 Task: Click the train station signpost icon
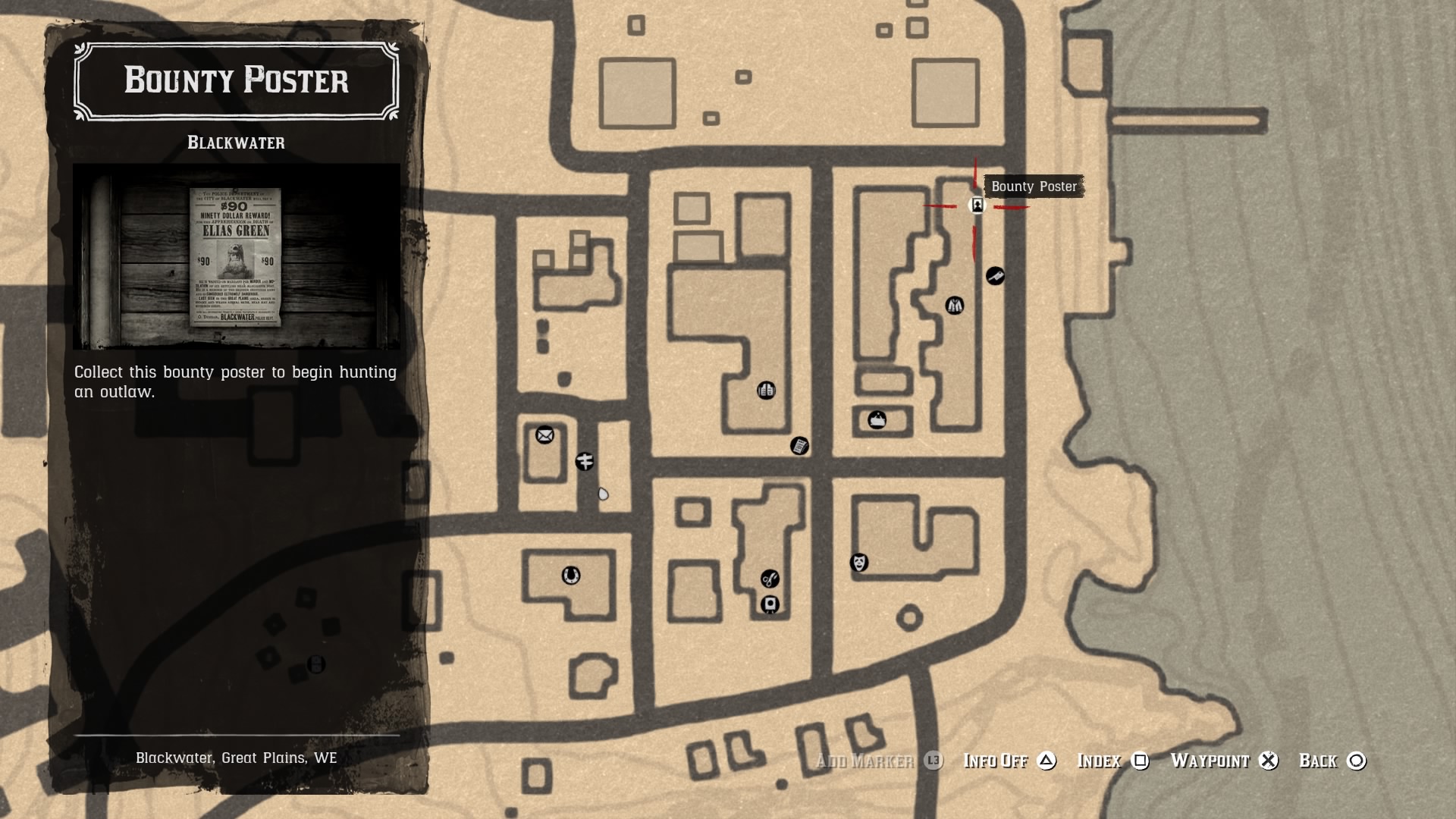pos(584,461)
